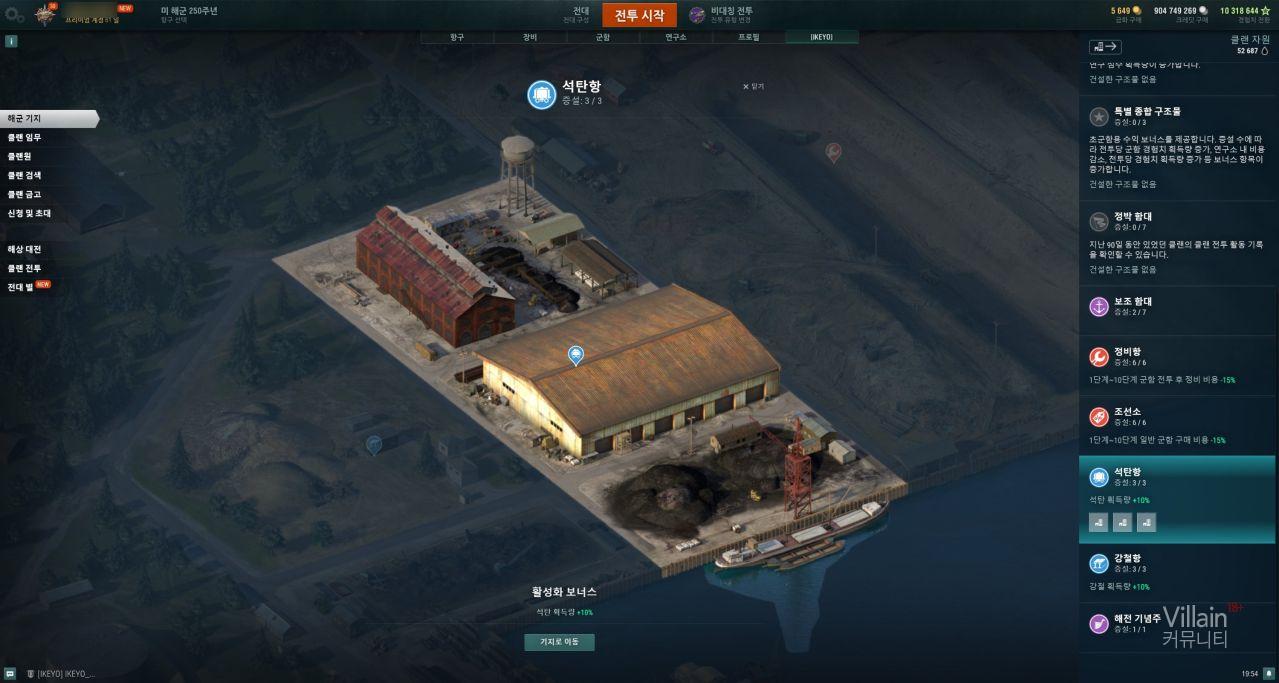Image resolution: width=1279 pixels, height=683 pixels.
Task: Select 클랜 전투 menu entry
Action: pos(25,268)
